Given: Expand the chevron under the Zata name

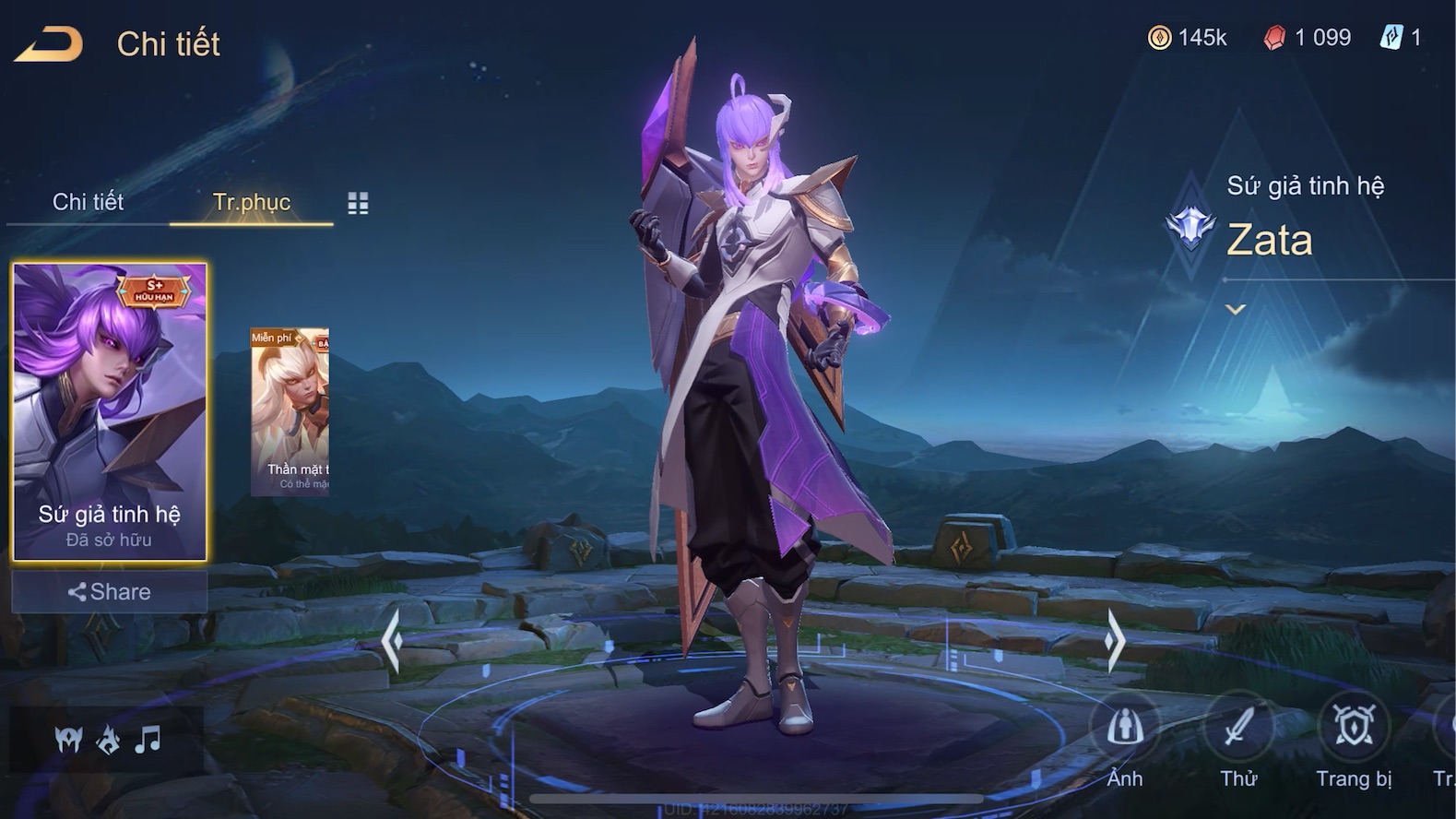Looking at the screenshot, I should [1236, 310].
